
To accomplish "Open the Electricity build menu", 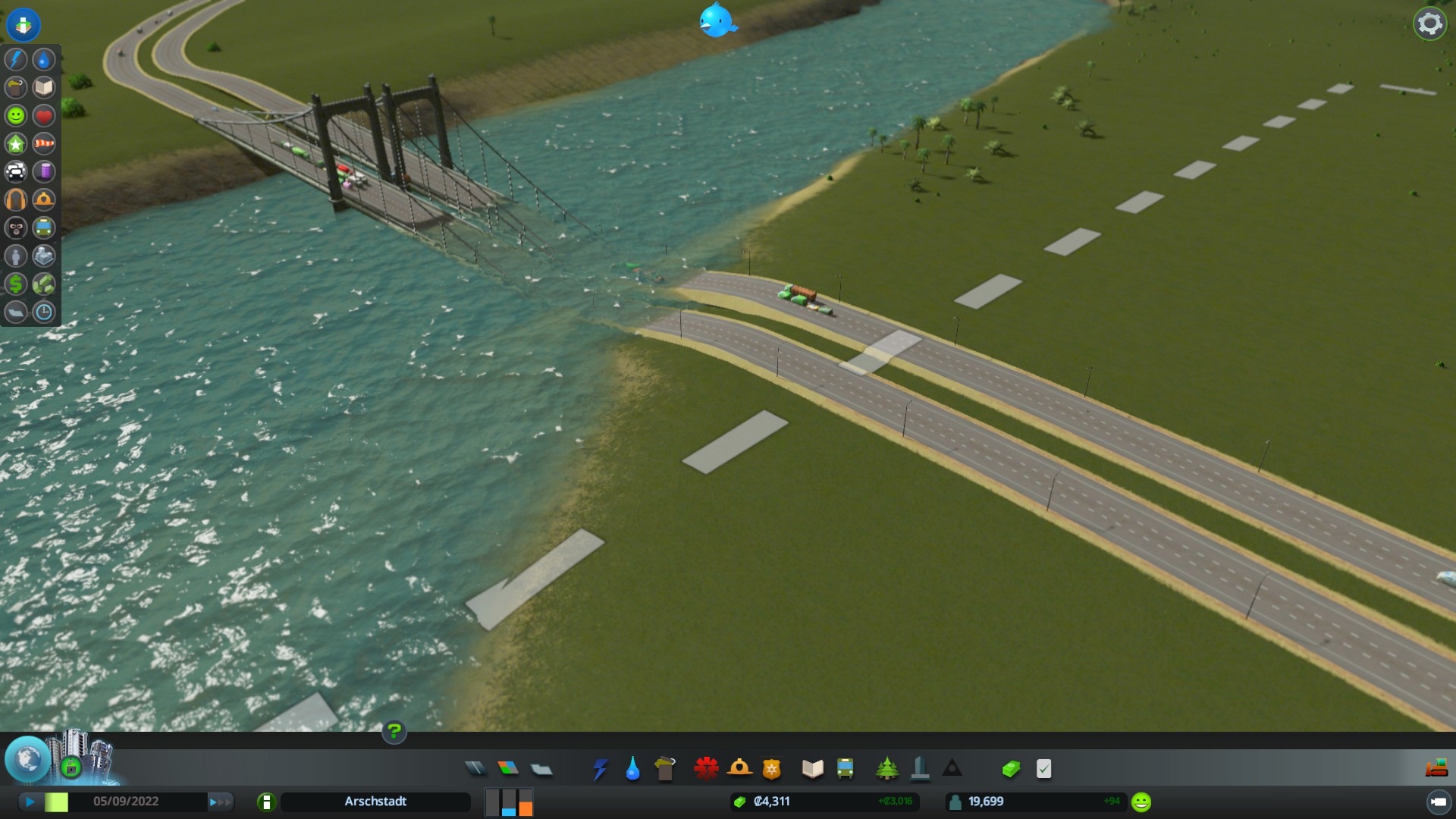I will 600,769.
